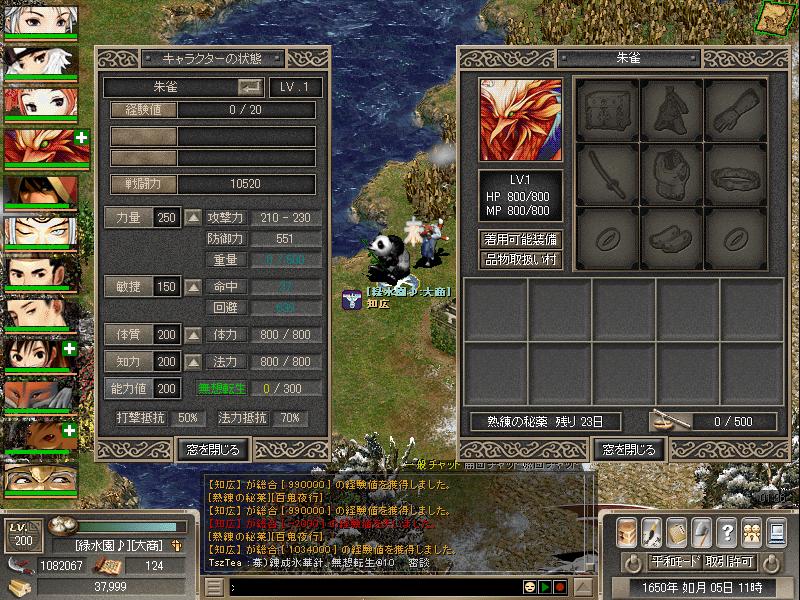Close the Suzaku equipment window
The width and height of the screenshot is (800, 600).
tap(627, 449)
